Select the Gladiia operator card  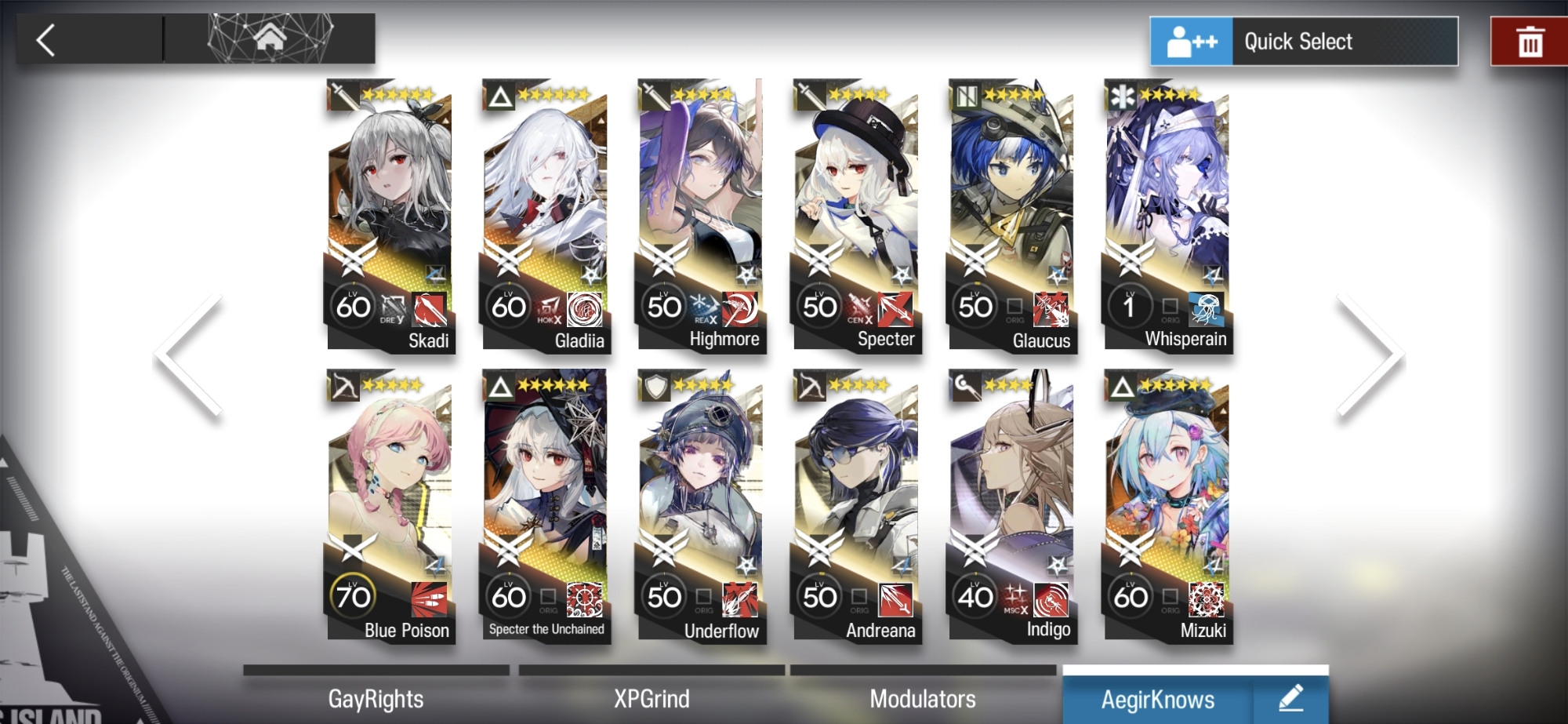click(545, 216)
